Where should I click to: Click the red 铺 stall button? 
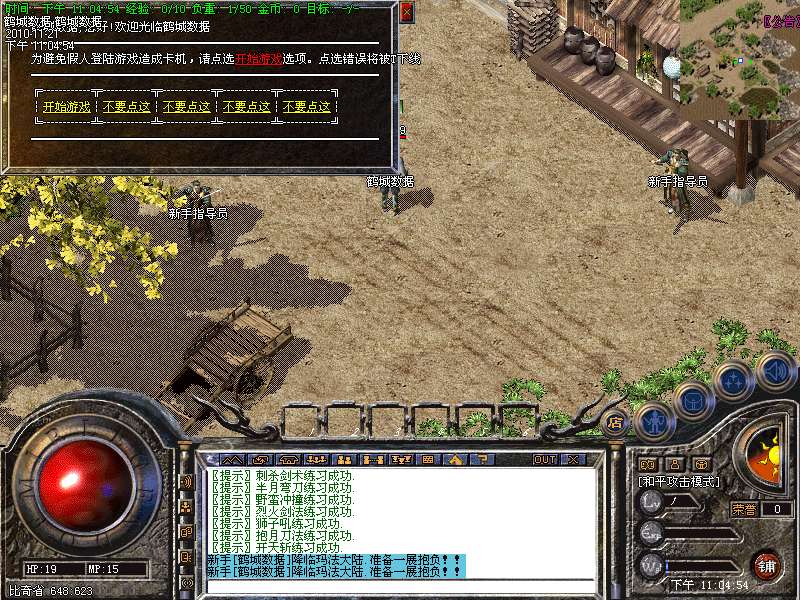pos(765,564)
